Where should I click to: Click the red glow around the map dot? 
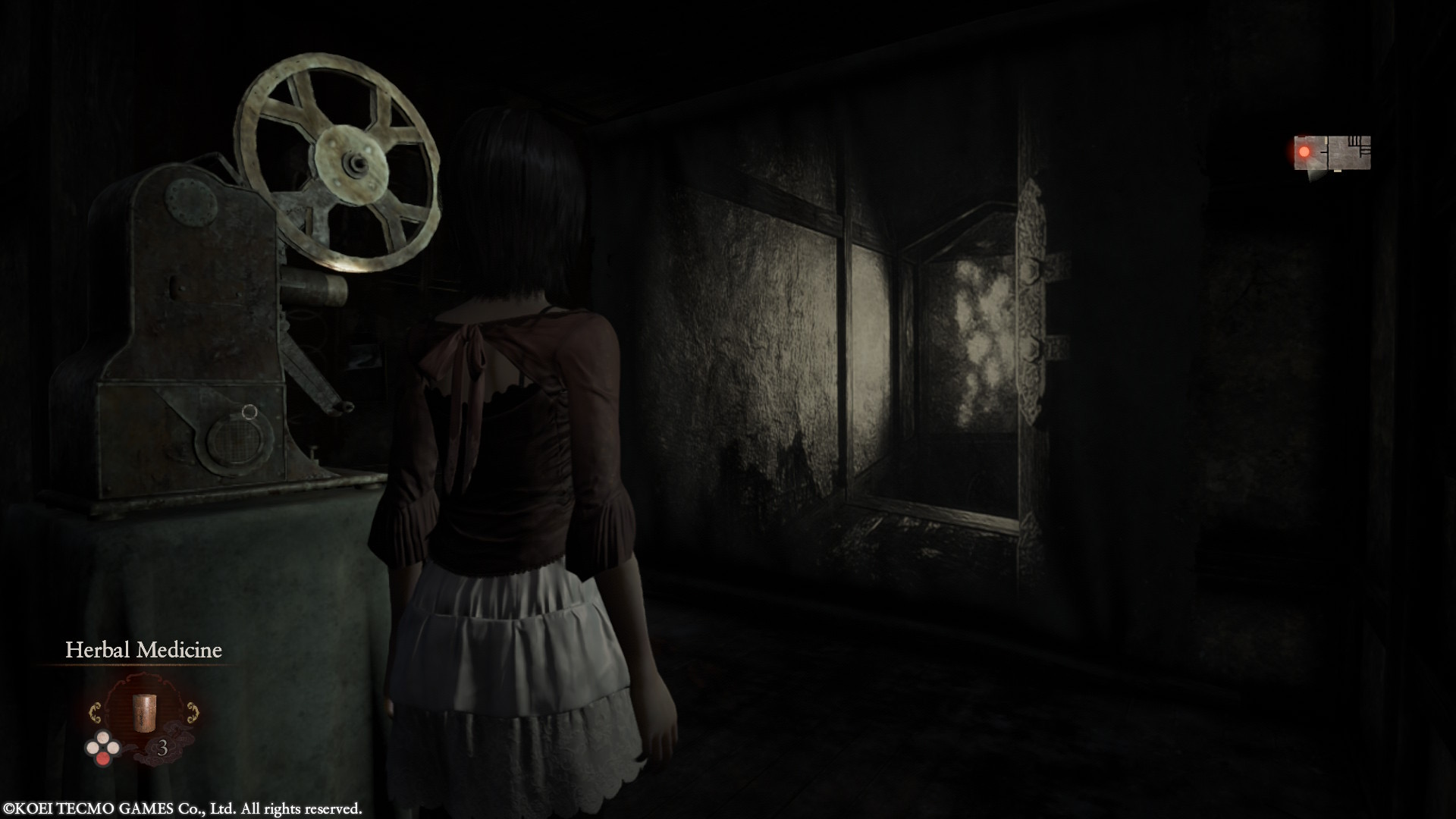point(1293,152)
